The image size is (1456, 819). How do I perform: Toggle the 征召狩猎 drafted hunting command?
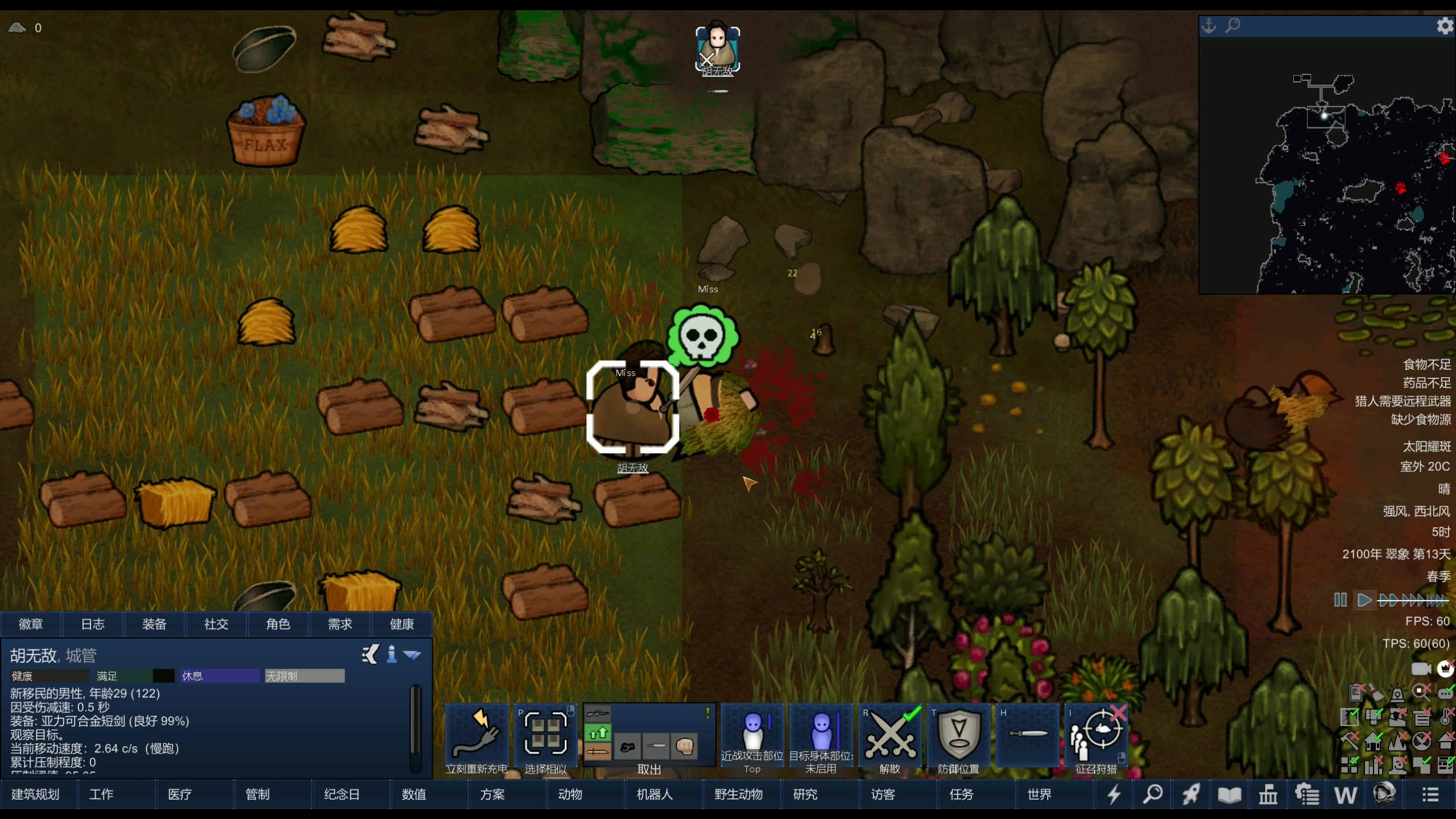click(1096, 737)
